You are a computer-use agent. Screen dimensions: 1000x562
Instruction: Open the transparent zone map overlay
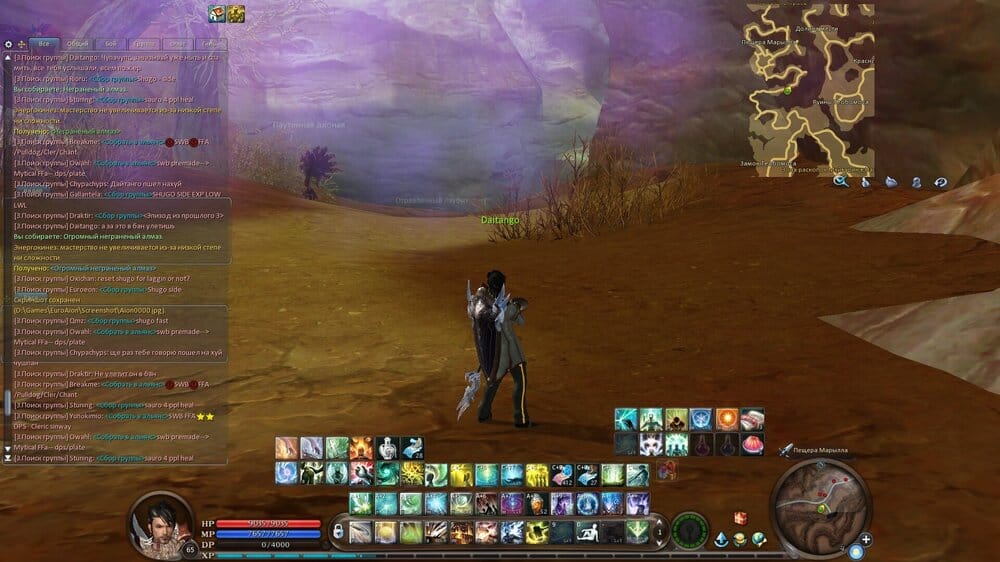pos(810,88)
